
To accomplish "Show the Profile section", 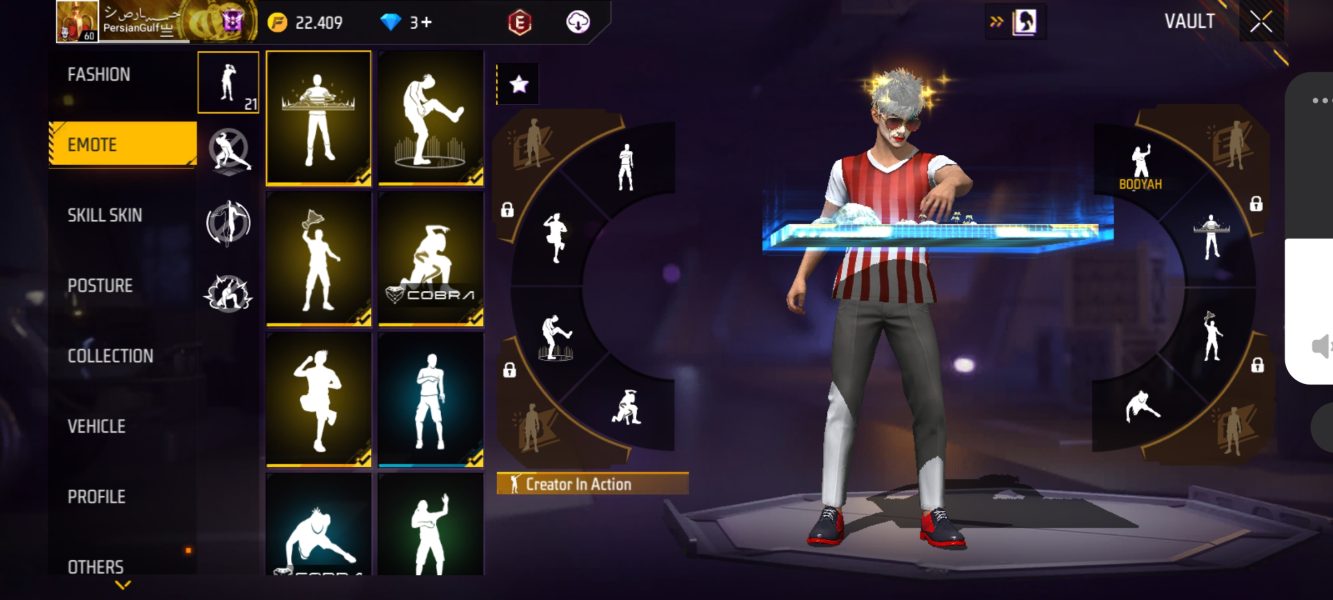I will (96, 496).
